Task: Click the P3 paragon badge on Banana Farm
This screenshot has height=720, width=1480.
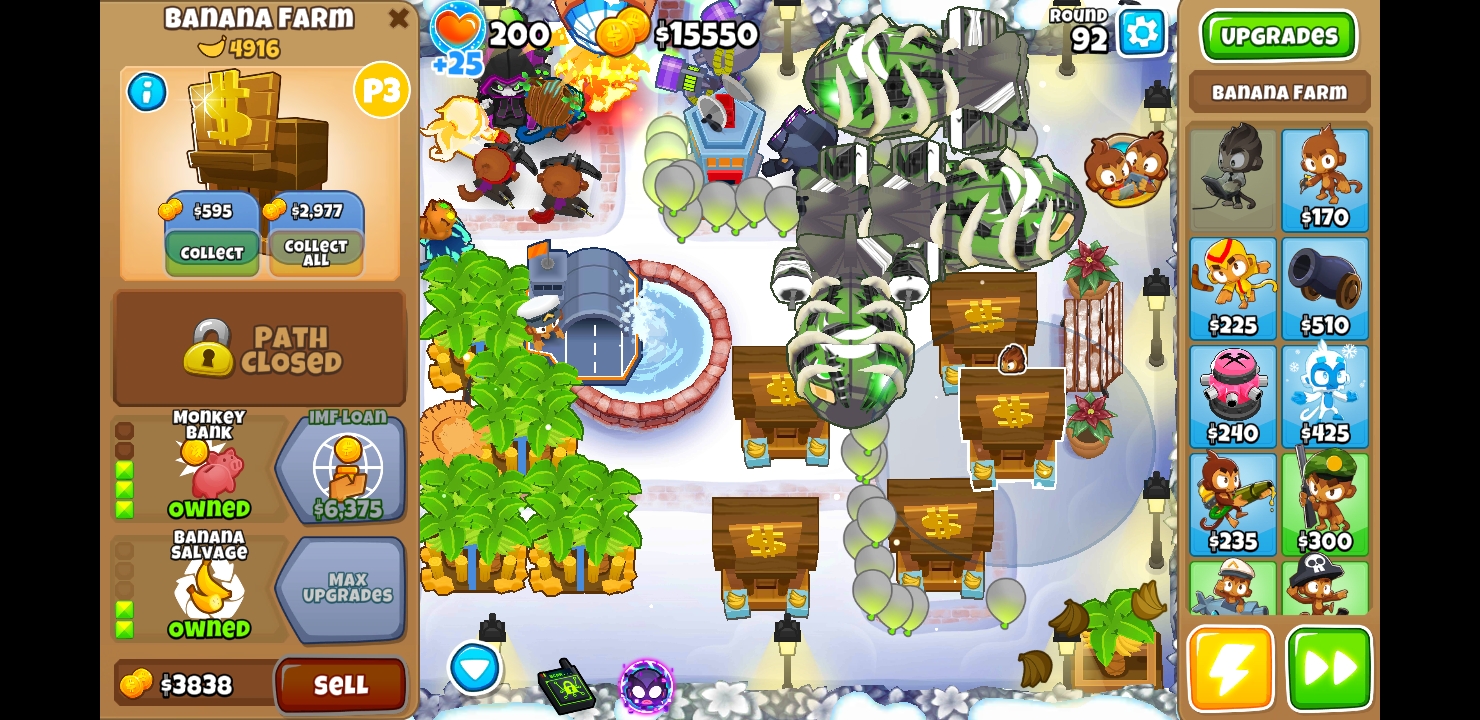Action: point(381,90)
